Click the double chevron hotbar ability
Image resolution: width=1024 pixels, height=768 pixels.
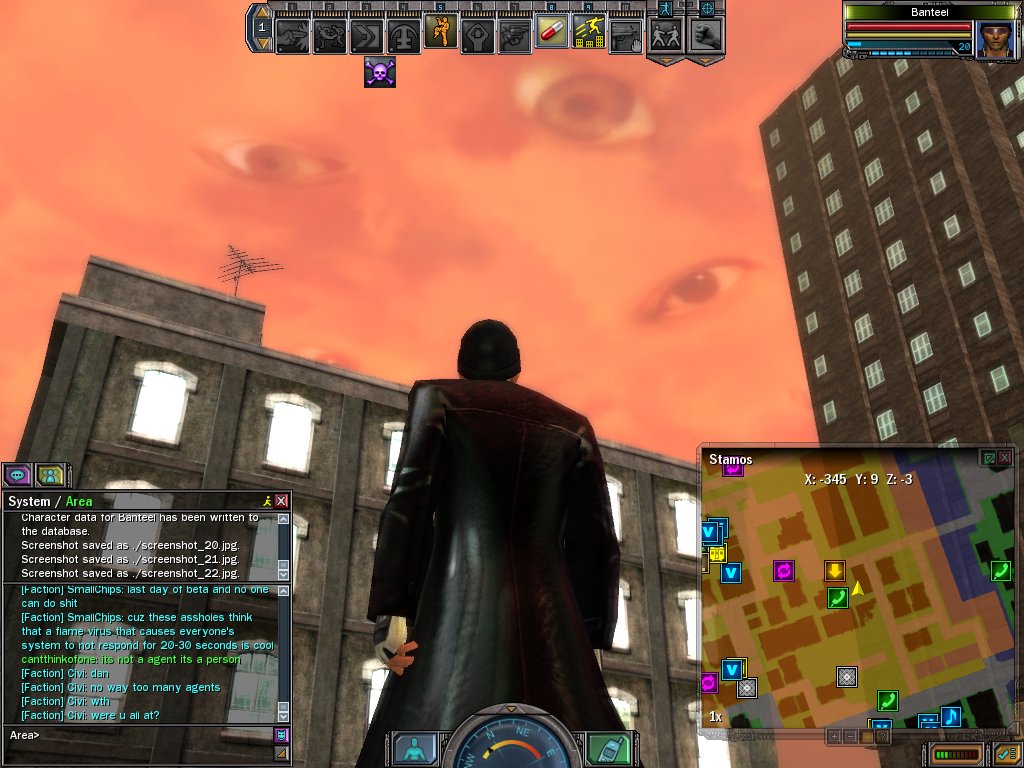point(366,36)
